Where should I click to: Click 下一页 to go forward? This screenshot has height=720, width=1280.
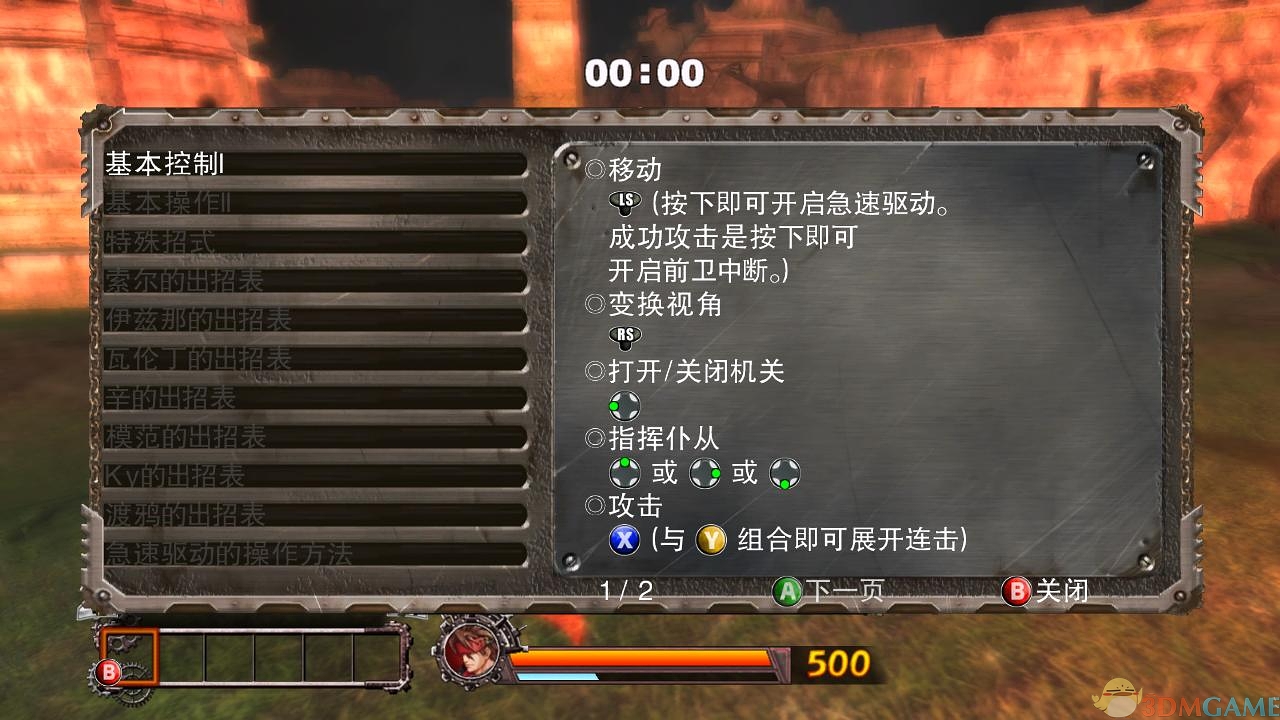click(x=842, y=591)
